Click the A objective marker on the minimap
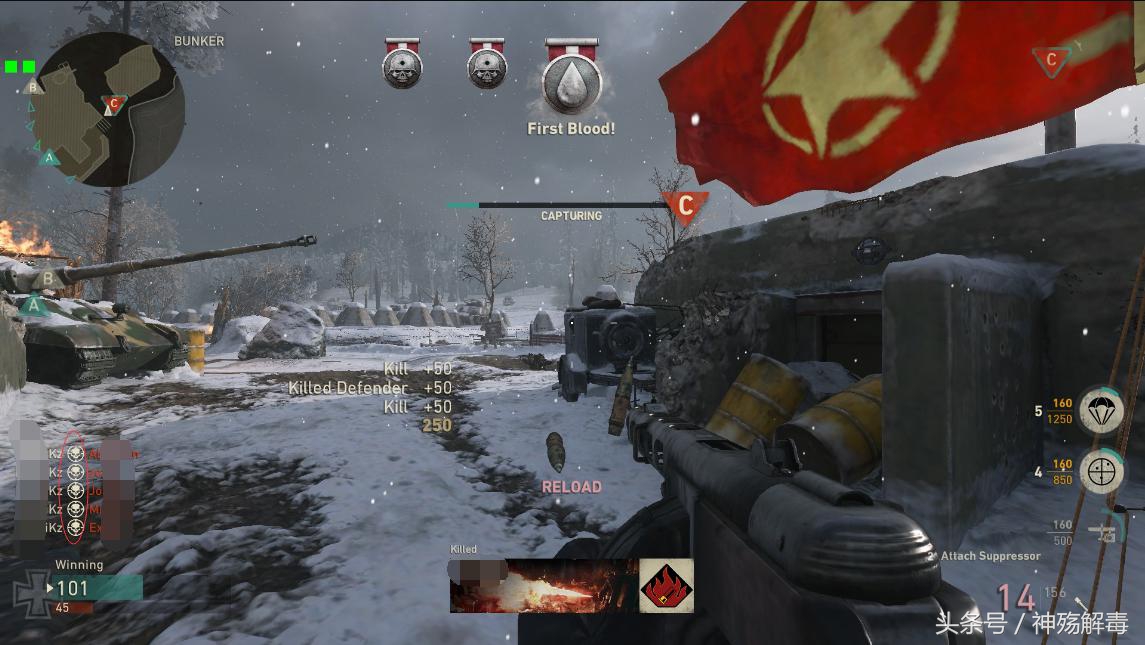Screen dimensions: 1145x645 [x=48, y=157]
